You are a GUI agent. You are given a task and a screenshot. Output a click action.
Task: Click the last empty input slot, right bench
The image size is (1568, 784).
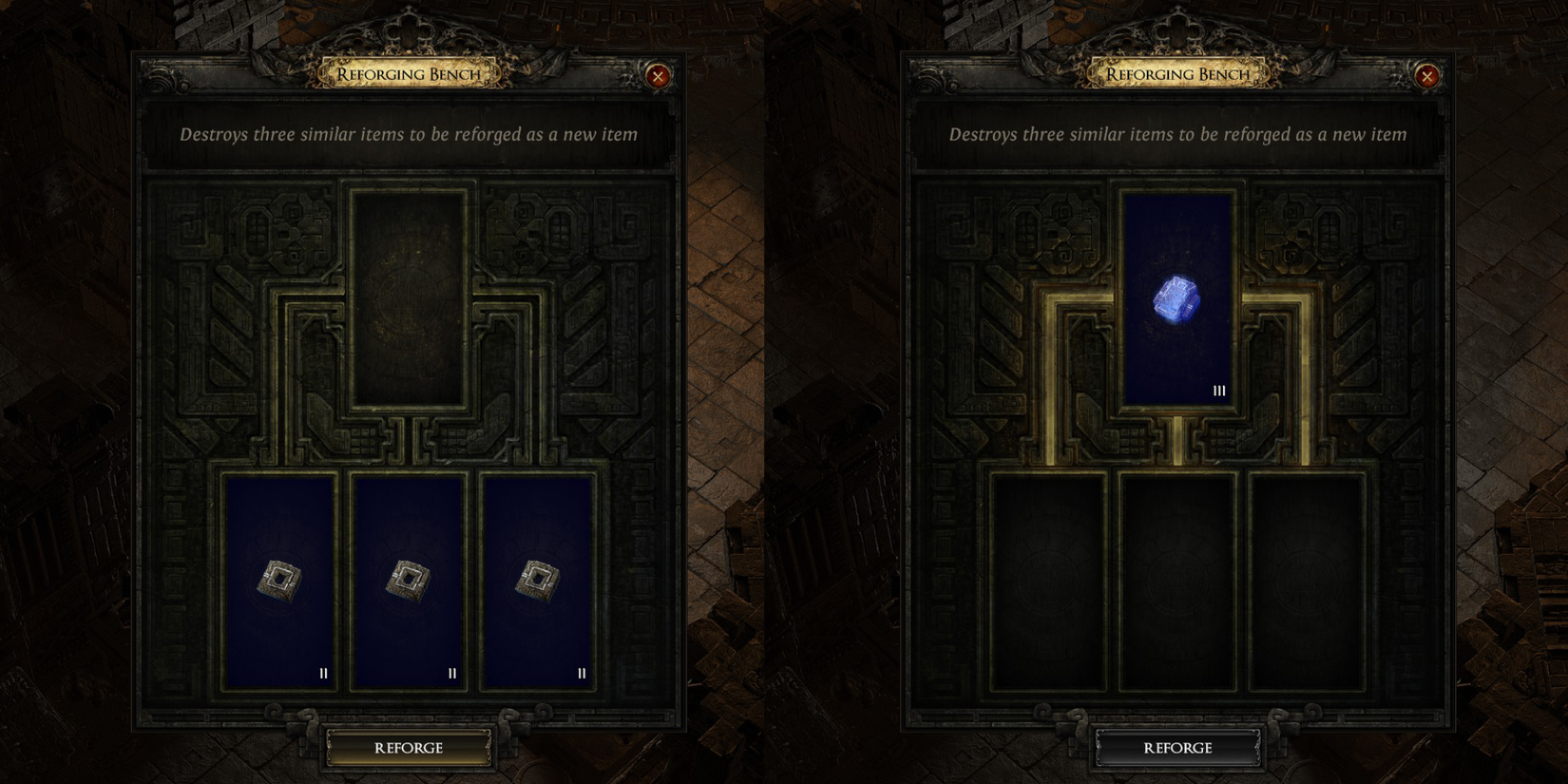(1309, 580)
